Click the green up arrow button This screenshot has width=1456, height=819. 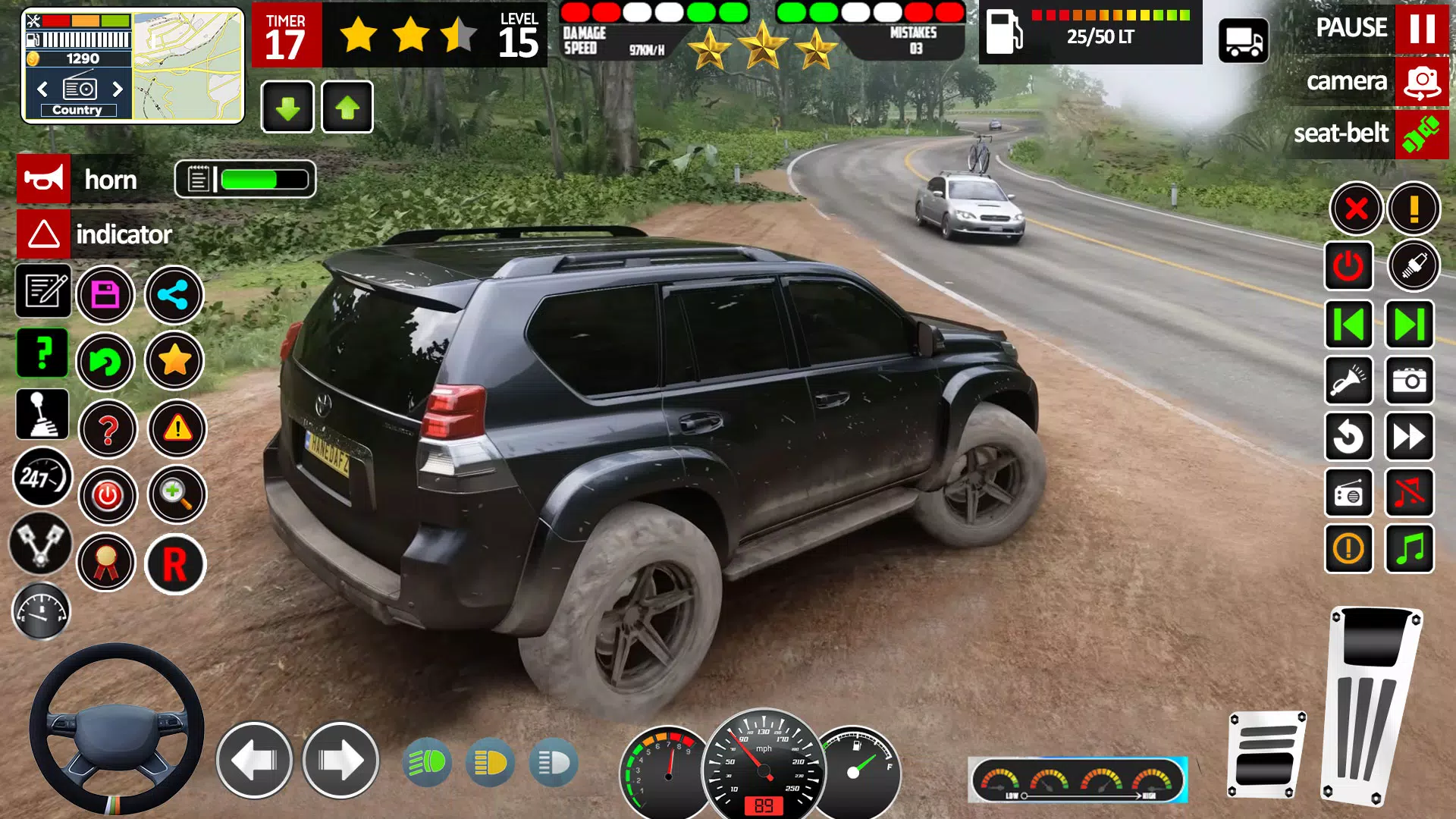[347, 108]
